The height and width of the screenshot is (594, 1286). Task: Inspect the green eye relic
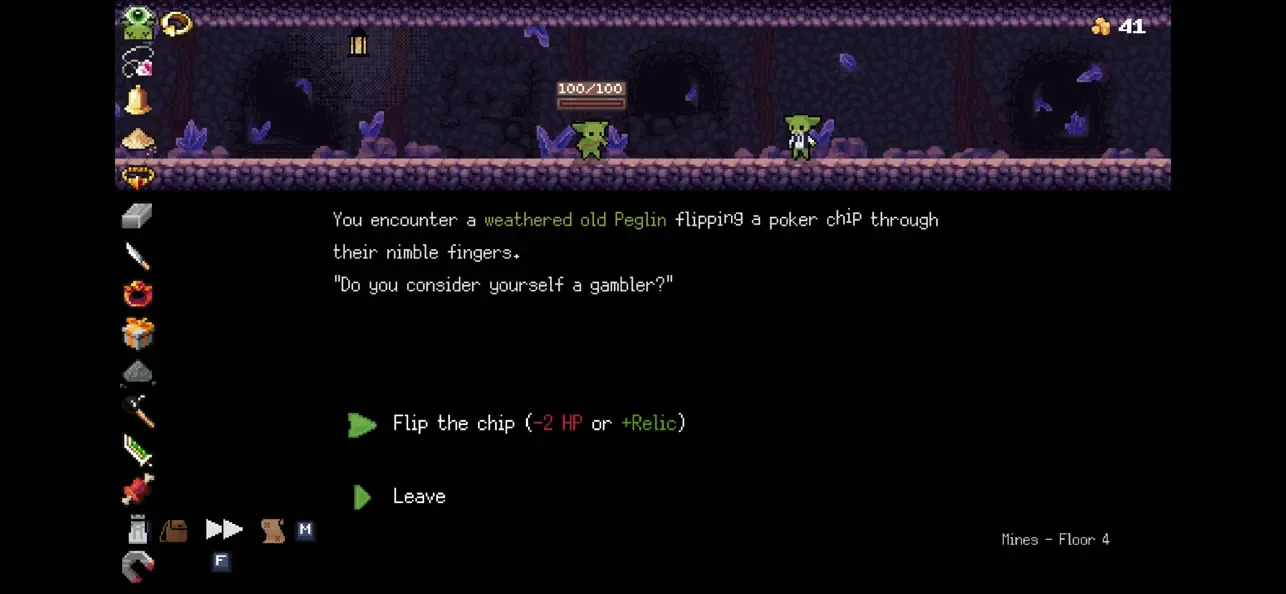(138, 23)
